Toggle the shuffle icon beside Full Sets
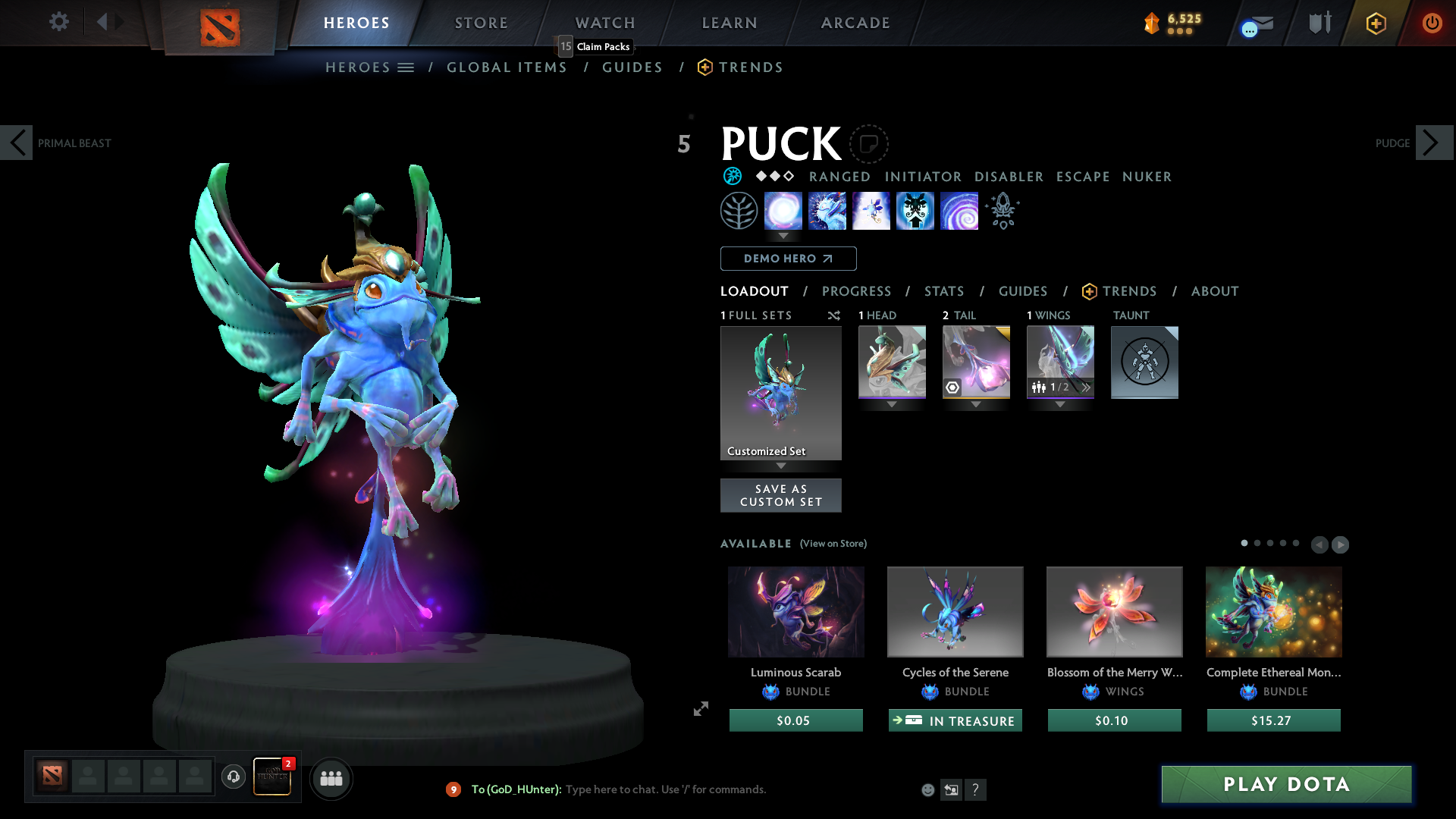This screenshot has height=819, width=1456. (x=833, y=315)
